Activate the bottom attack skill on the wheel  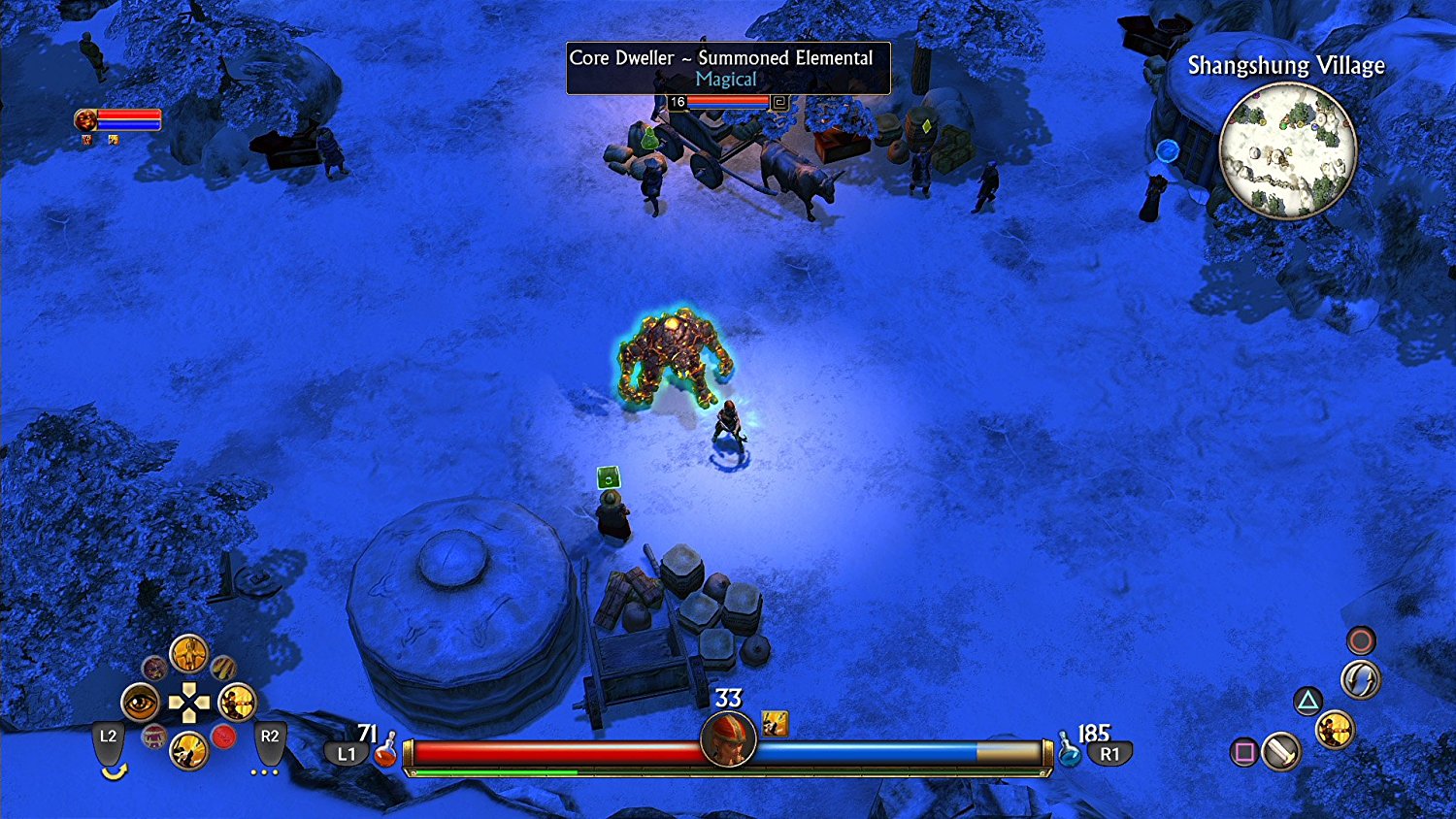[188, 750]
